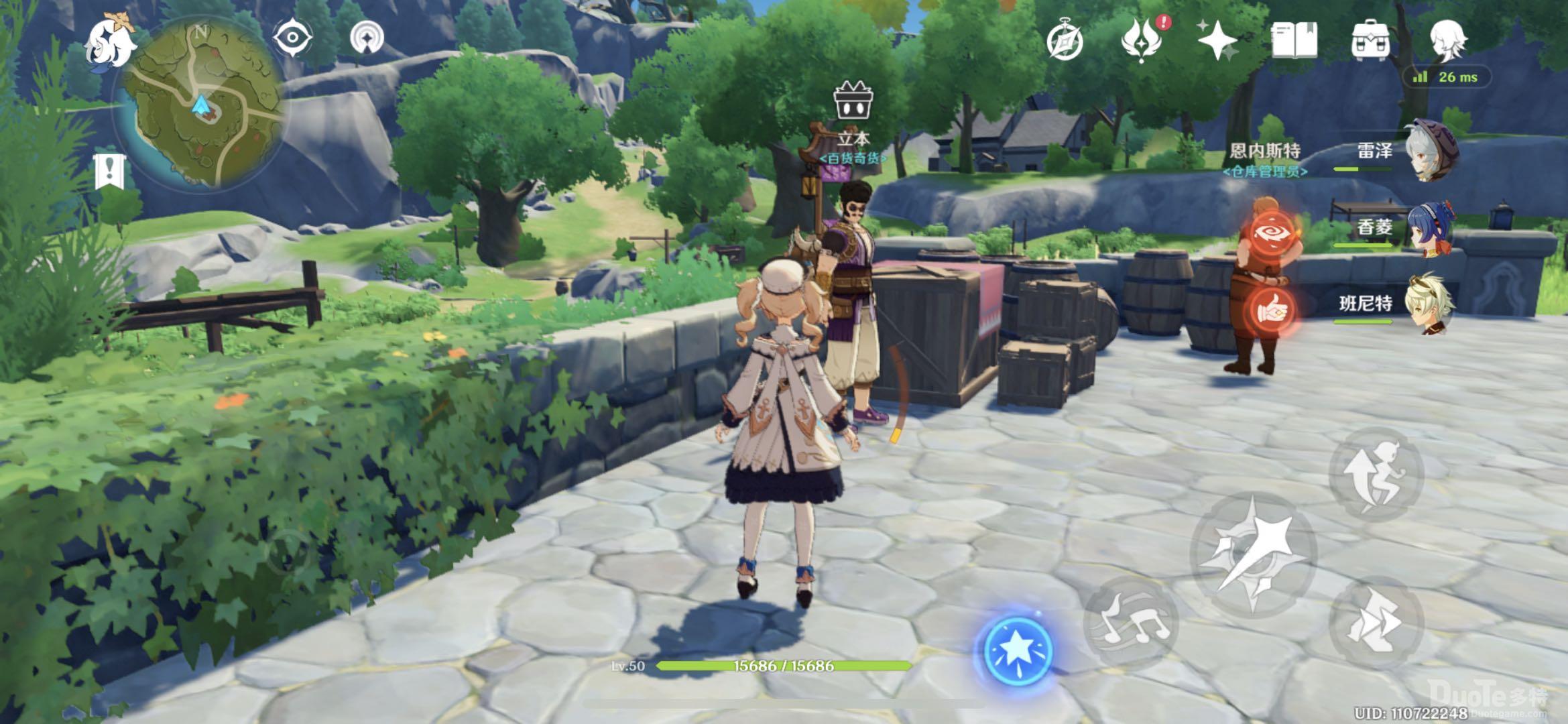Trigger the blue star Elemental Burst
The width and height of the screenshot is (1568, 724).
point(1018,650)
